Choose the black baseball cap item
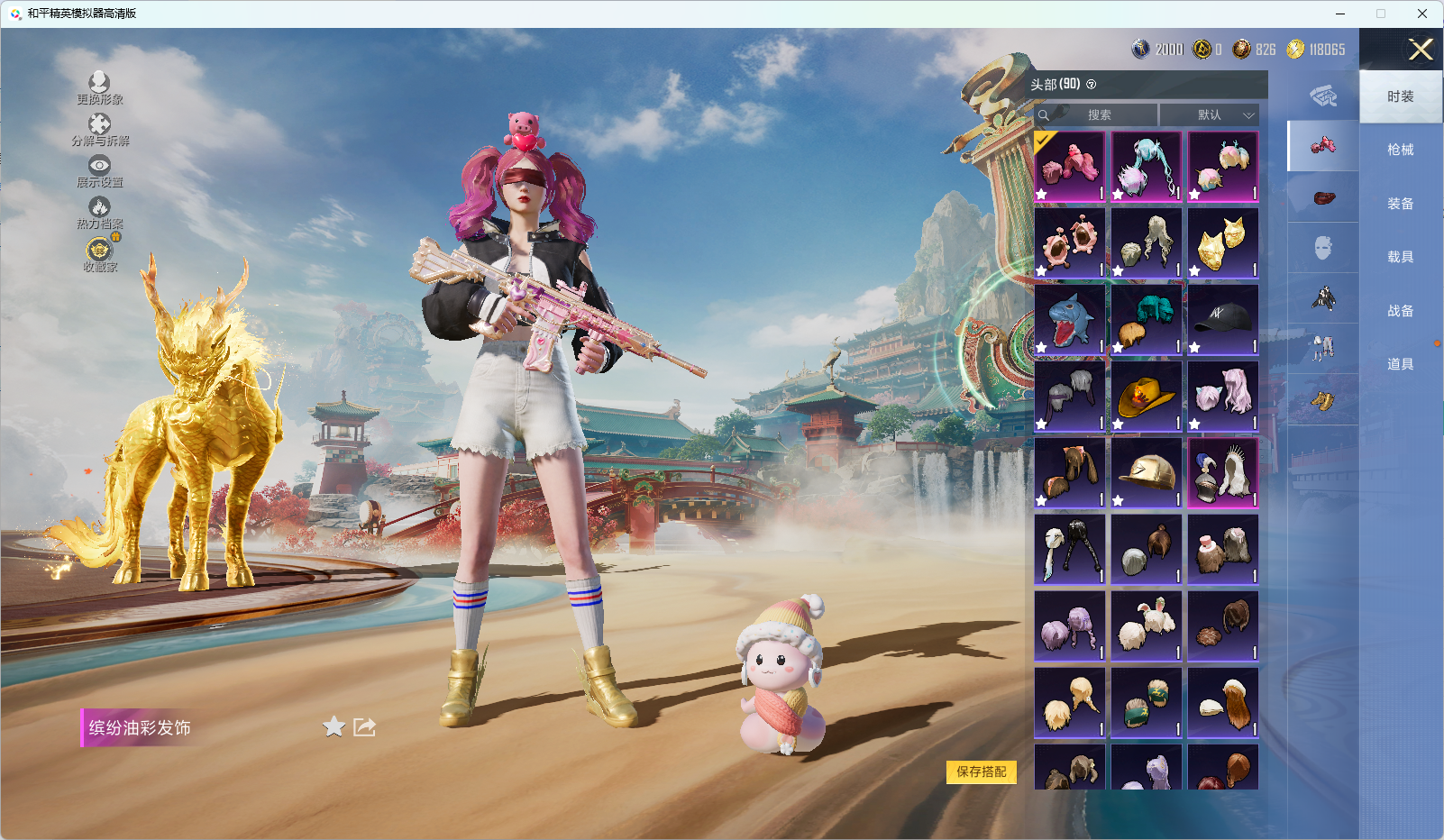 1223,320
